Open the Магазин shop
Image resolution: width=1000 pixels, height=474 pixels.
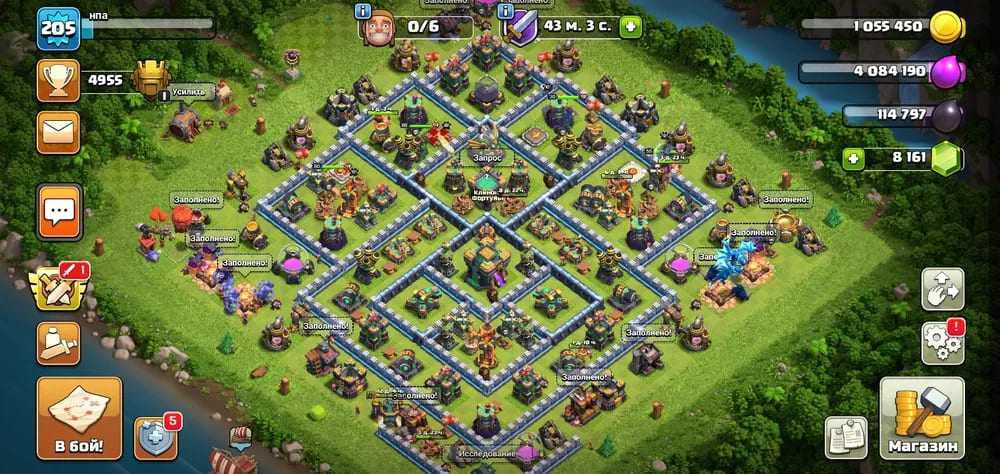click(x=921, y=418)
